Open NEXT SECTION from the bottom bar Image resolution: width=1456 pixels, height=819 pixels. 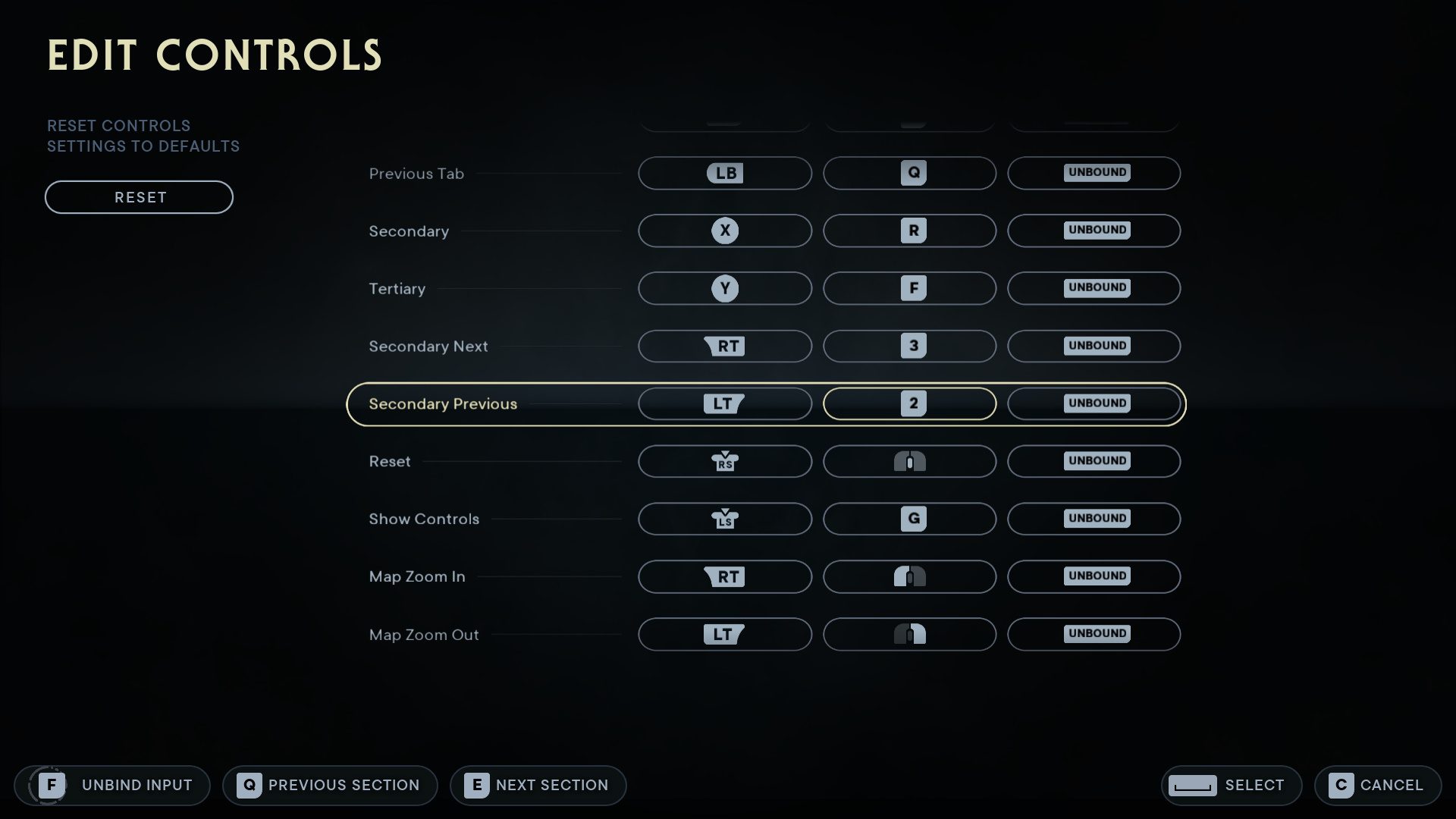(x=538, y=785)
